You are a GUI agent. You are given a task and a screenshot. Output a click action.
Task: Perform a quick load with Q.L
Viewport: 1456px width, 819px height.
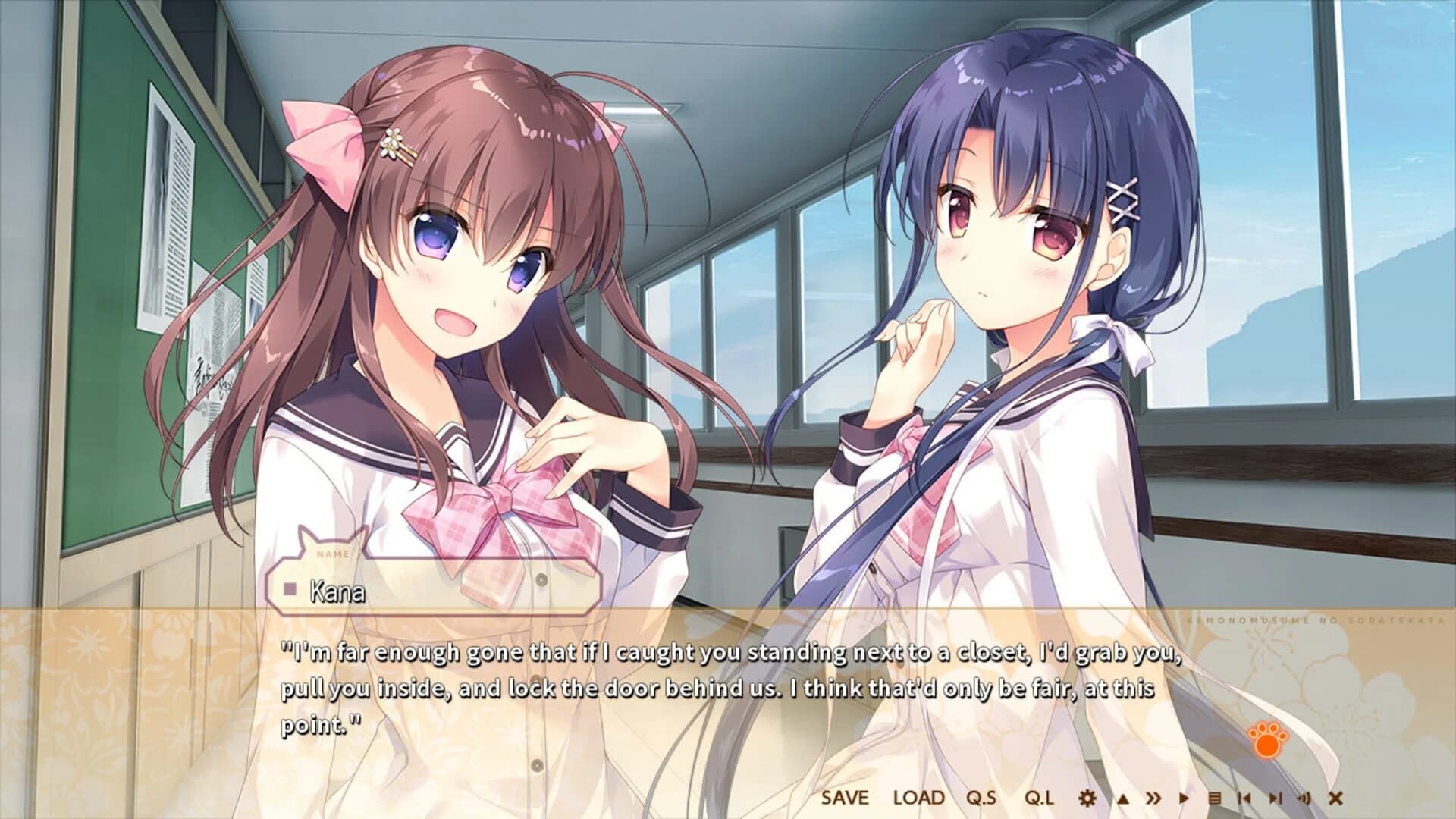coord(1039,799)
